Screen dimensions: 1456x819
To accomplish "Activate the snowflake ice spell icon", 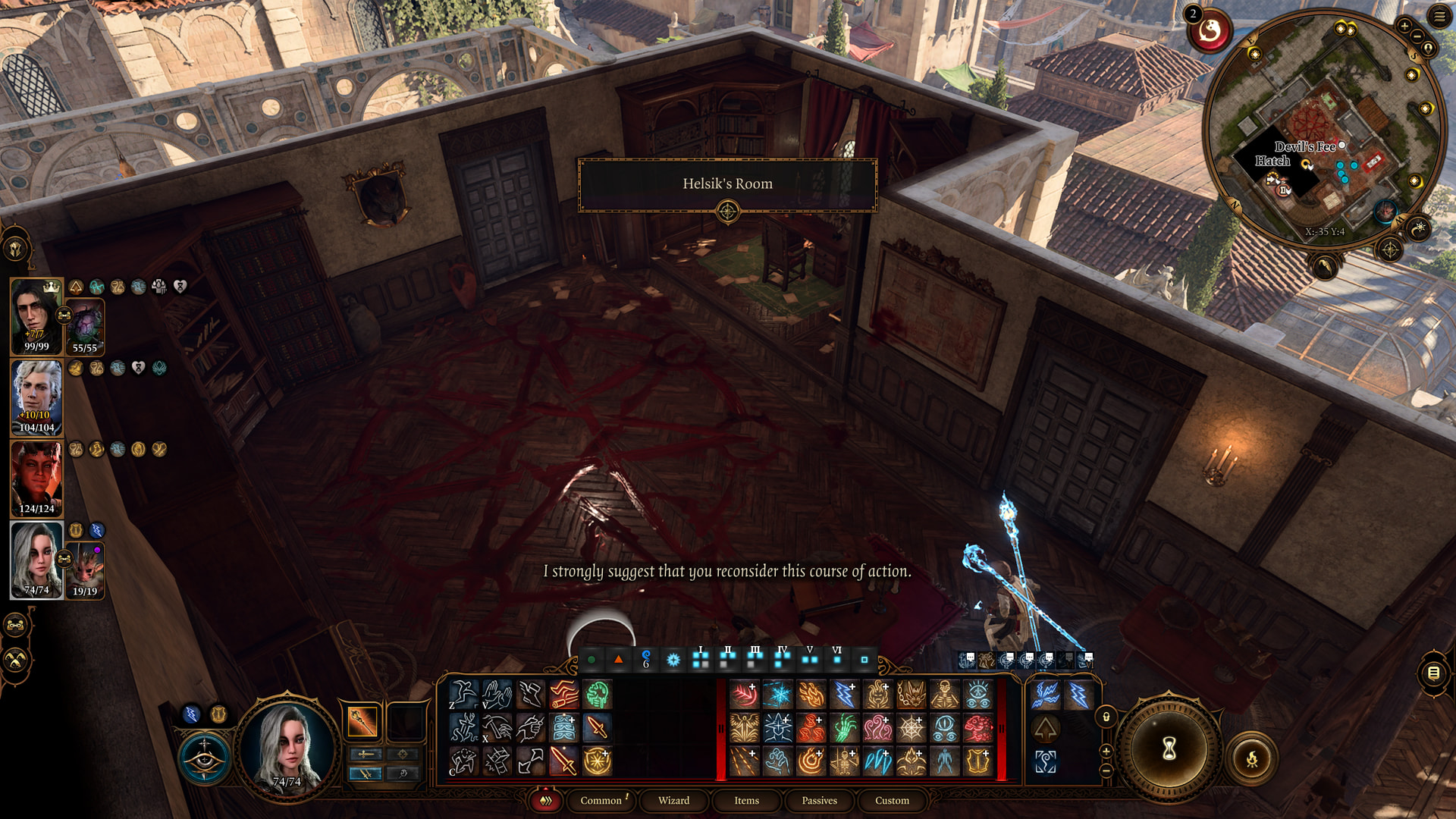I will click(777, 695).
